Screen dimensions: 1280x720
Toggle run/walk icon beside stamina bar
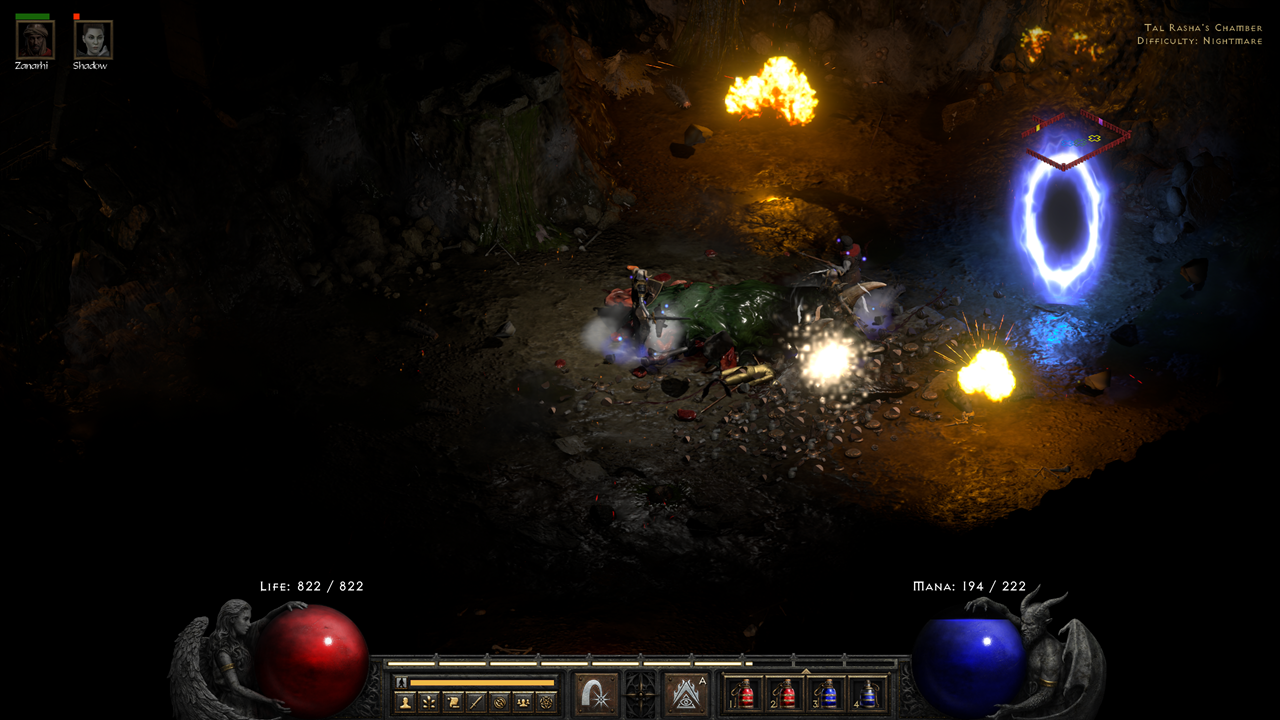point(402,682)
